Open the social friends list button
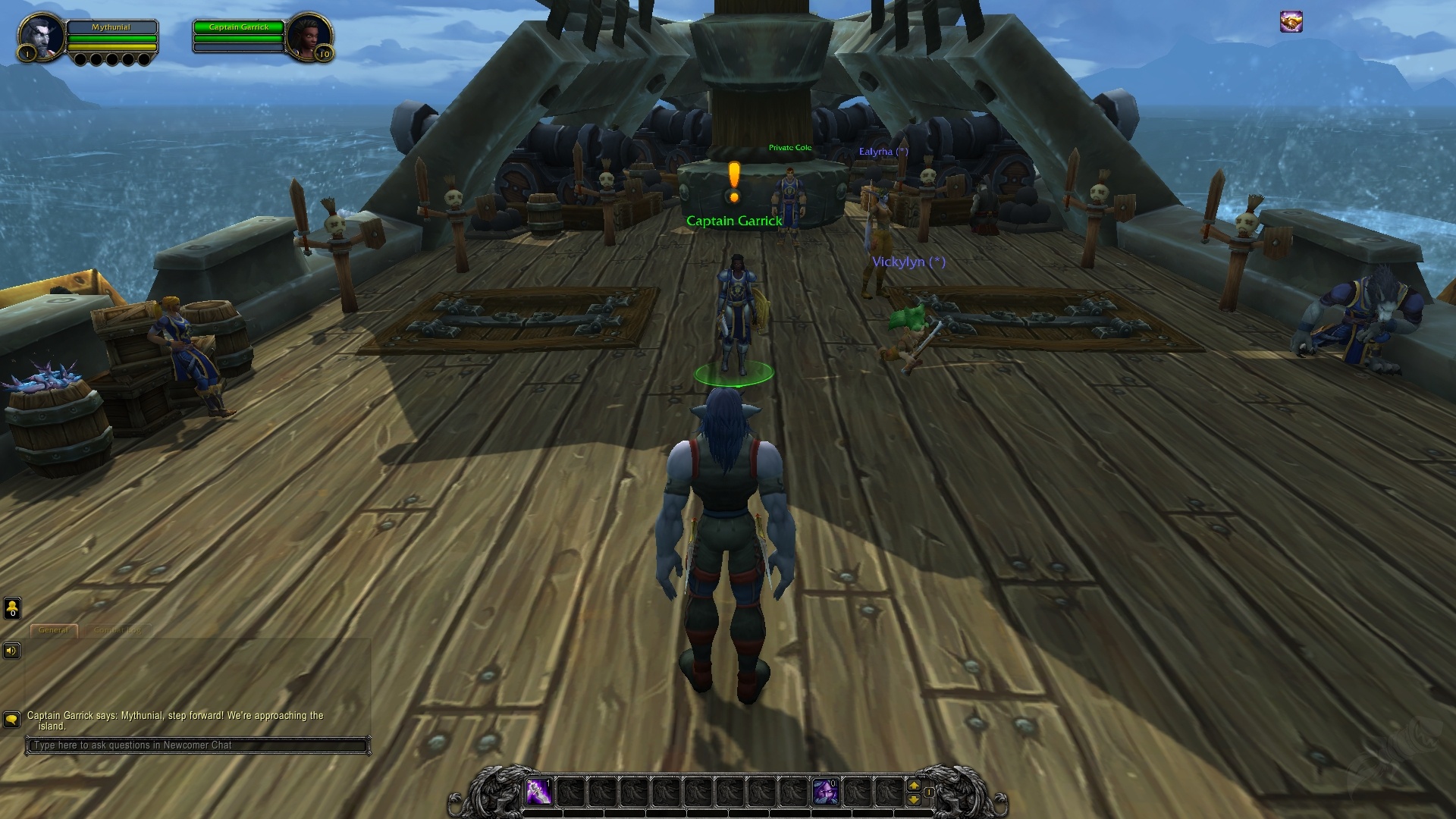 tap(12, 608)
